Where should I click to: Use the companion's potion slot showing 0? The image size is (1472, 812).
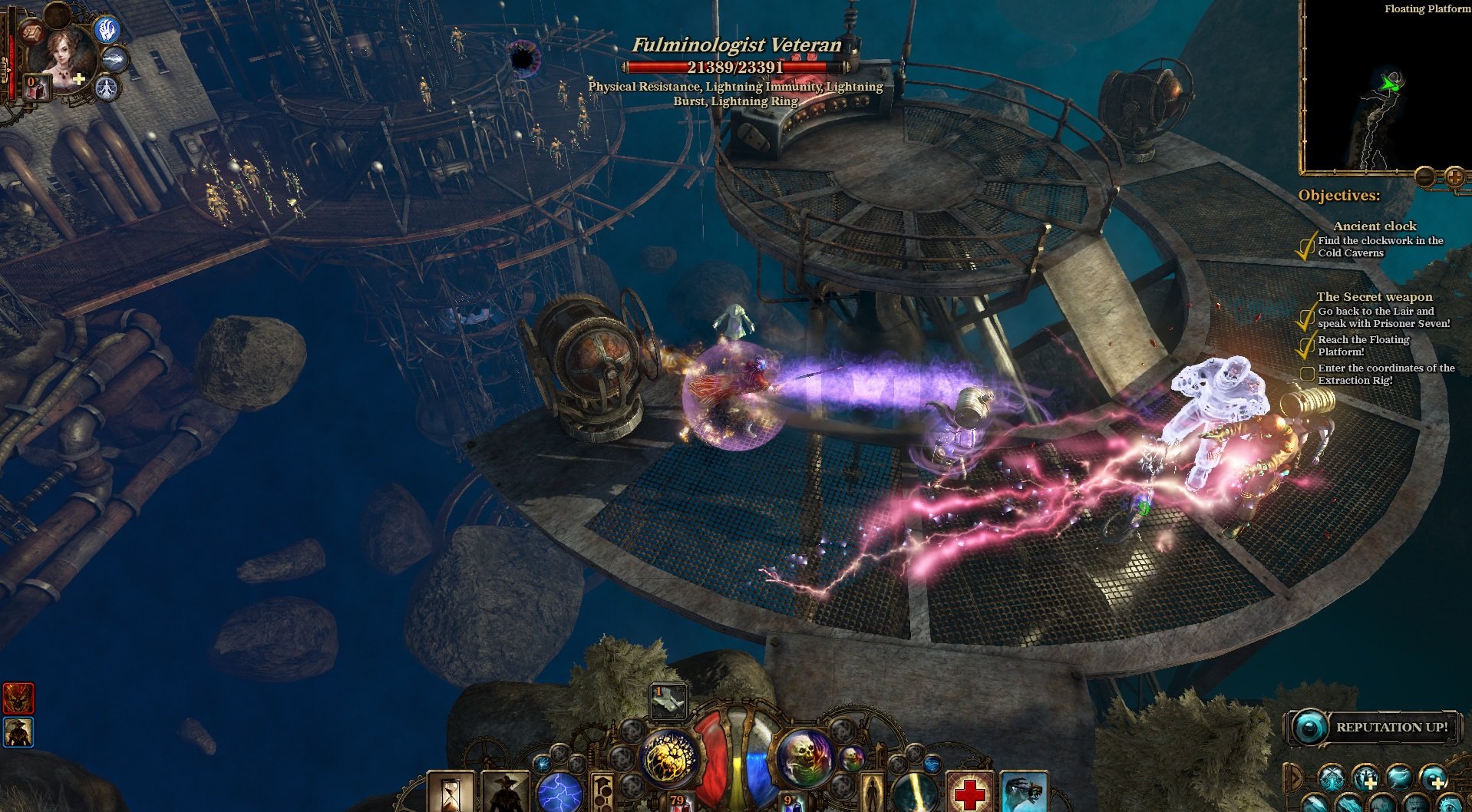(x=35, y=87)
